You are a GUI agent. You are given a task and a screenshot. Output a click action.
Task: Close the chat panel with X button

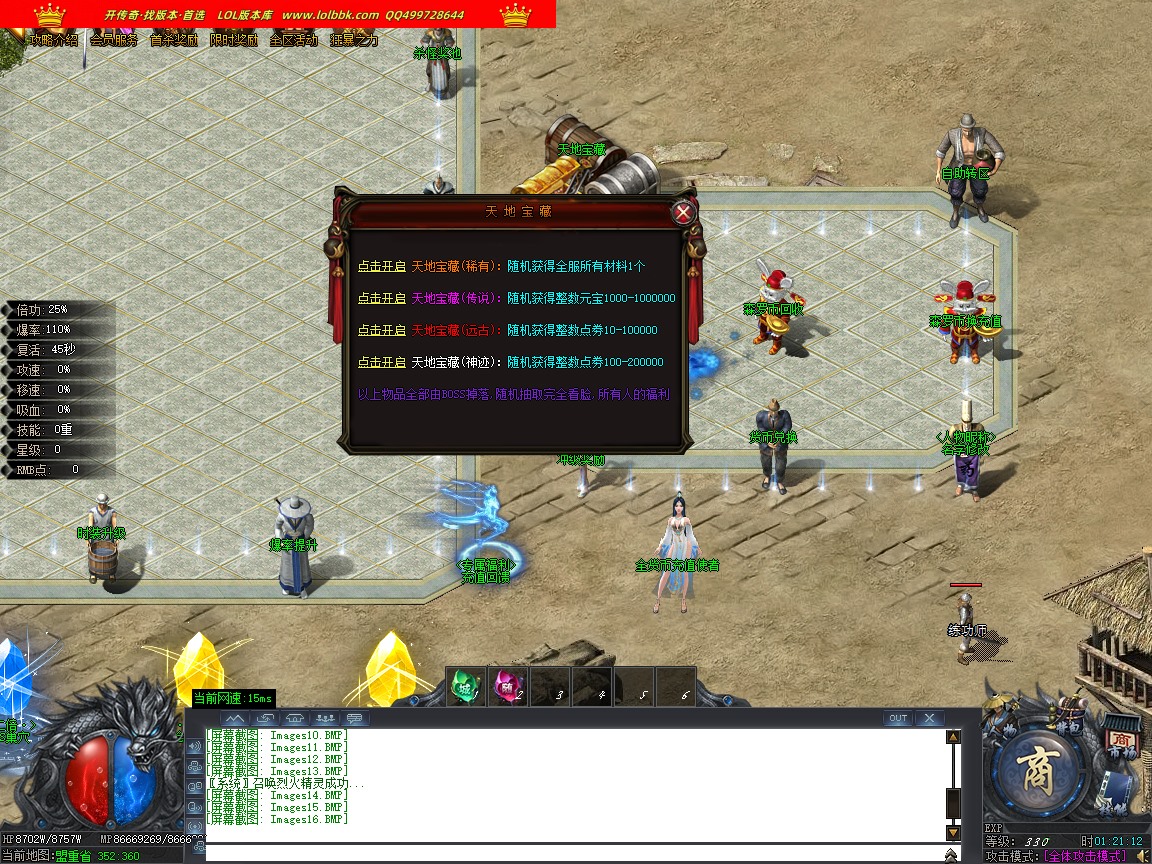[x=929, y=718]
